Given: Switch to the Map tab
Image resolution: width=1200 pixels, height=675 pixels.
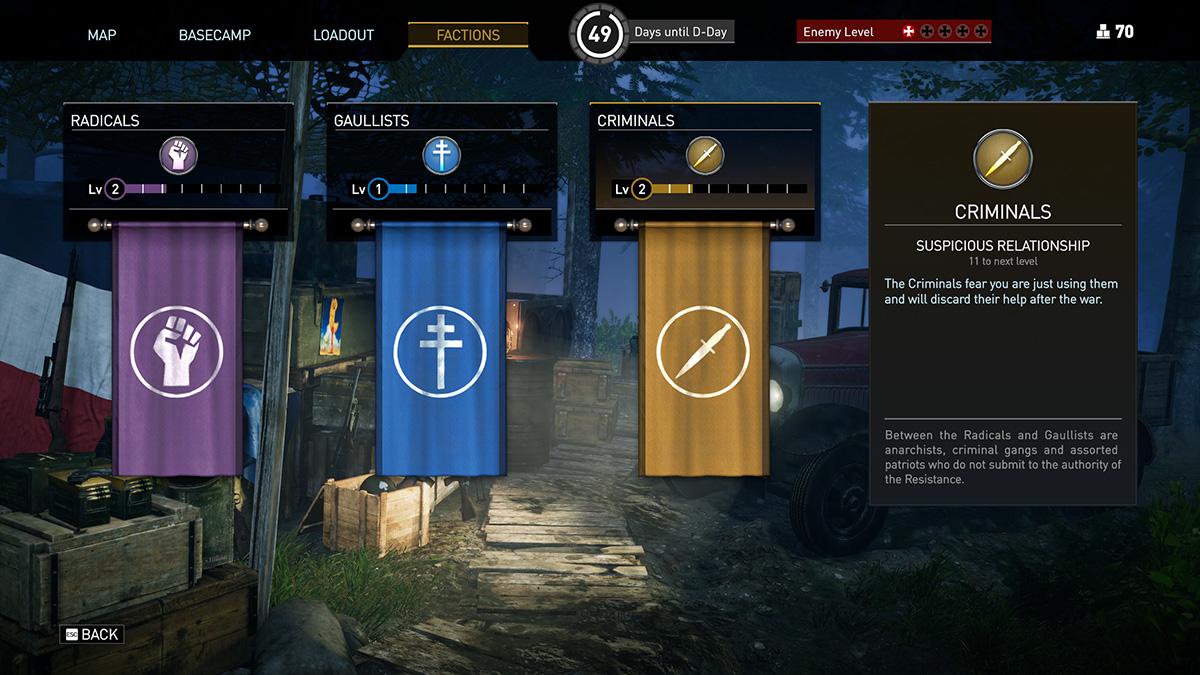Looking at the screenshot, I should point(102,35).
